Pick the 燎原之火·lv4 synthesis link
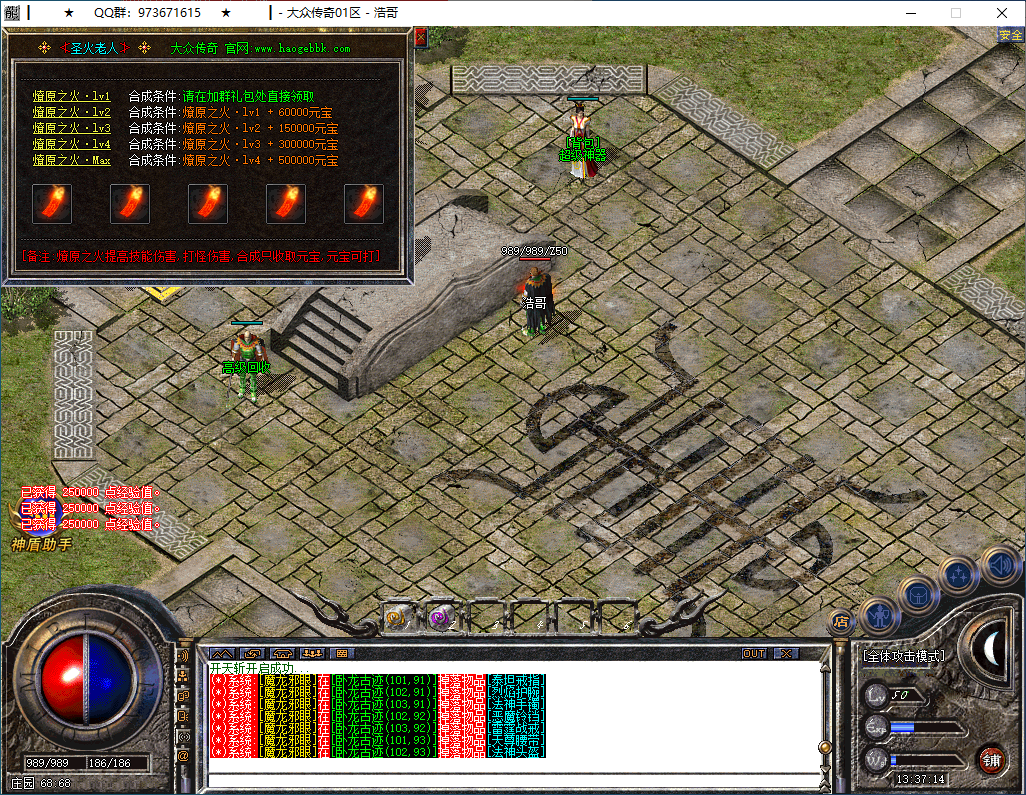The height and width of the screenshot is (795, 1026). coord(71,145)
